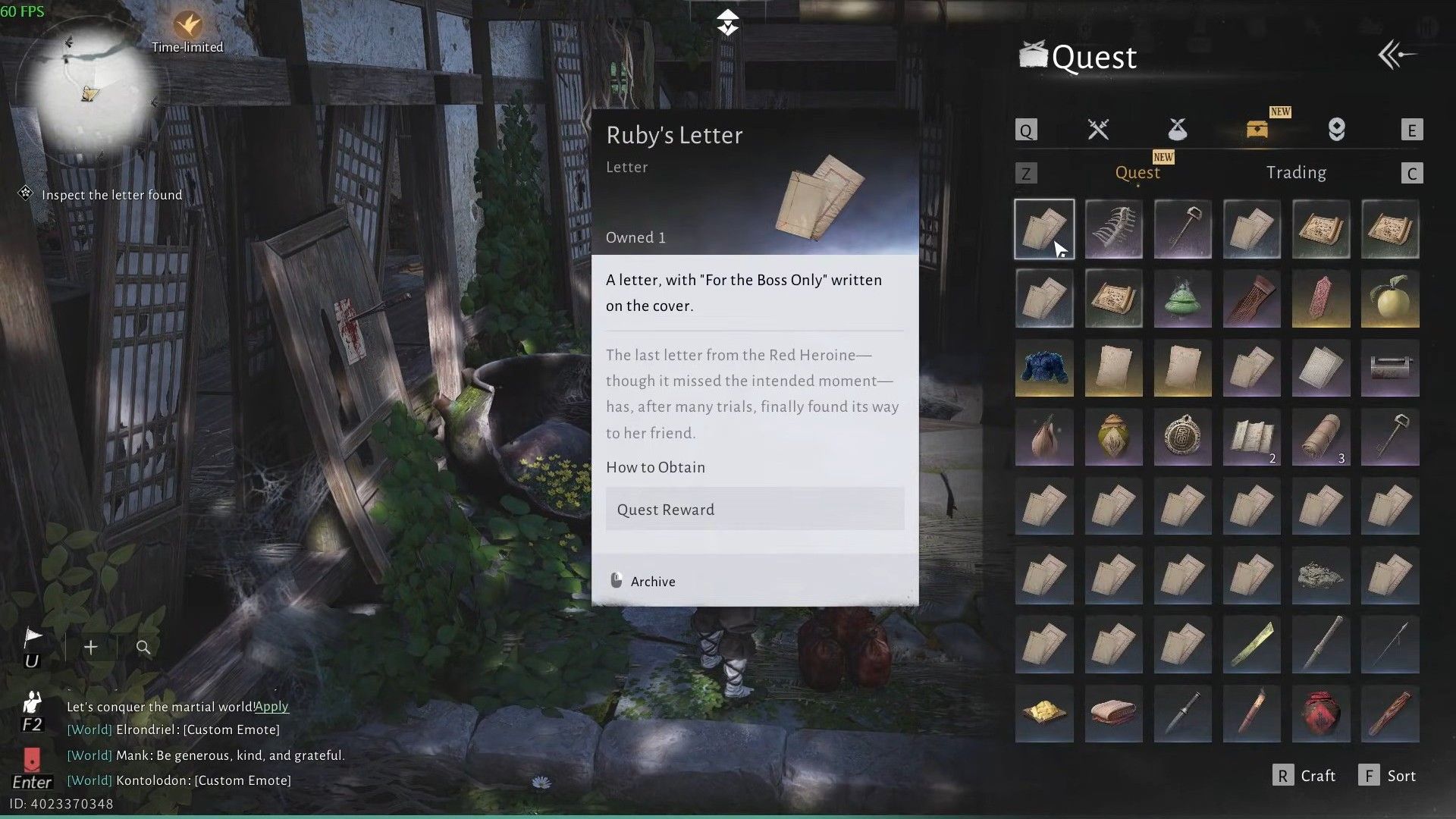This screenshot has width=1456, height=819.
Task: Switch to the Trading tab
Action: tap(1296, 173)
